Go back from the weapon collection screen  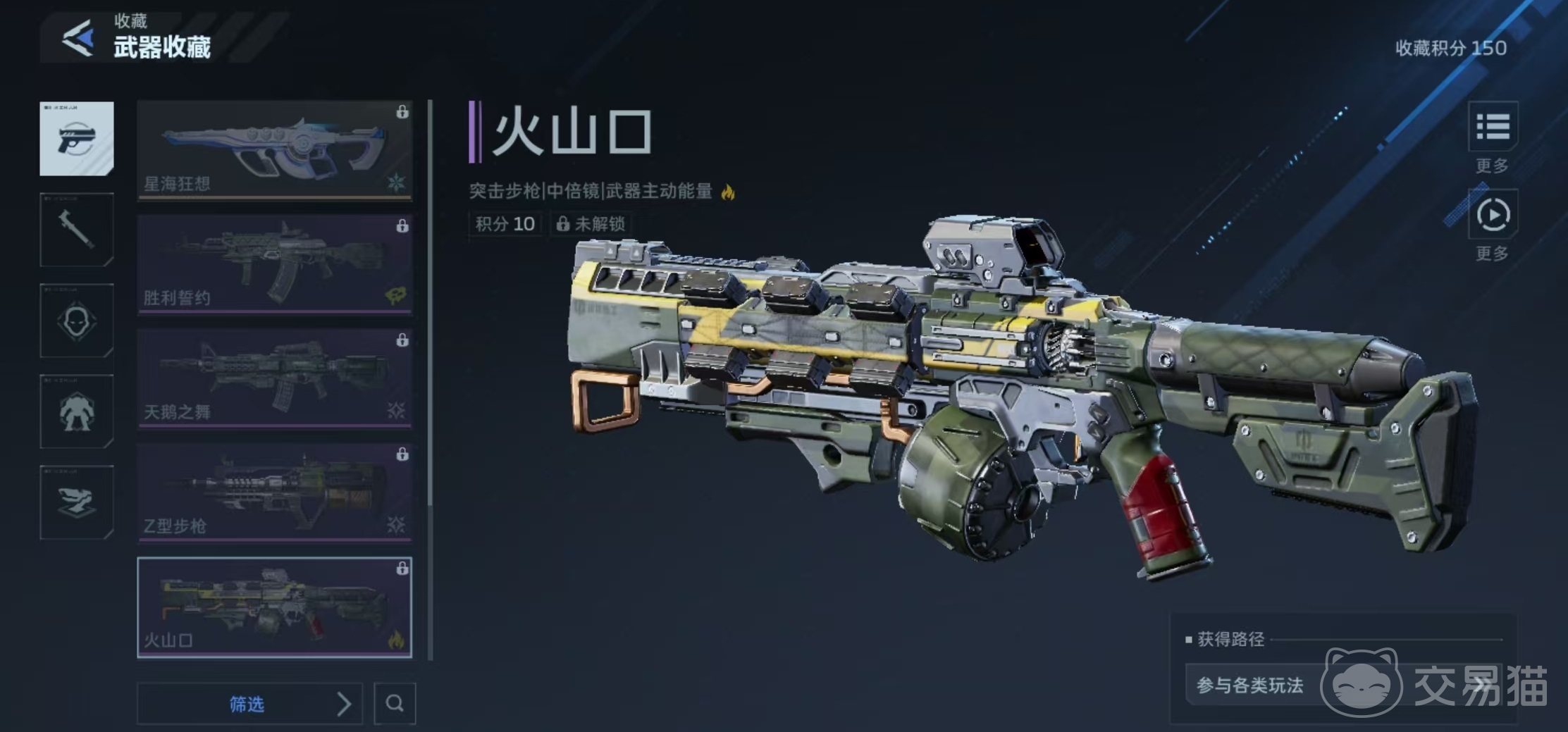[x=78, y=38]
